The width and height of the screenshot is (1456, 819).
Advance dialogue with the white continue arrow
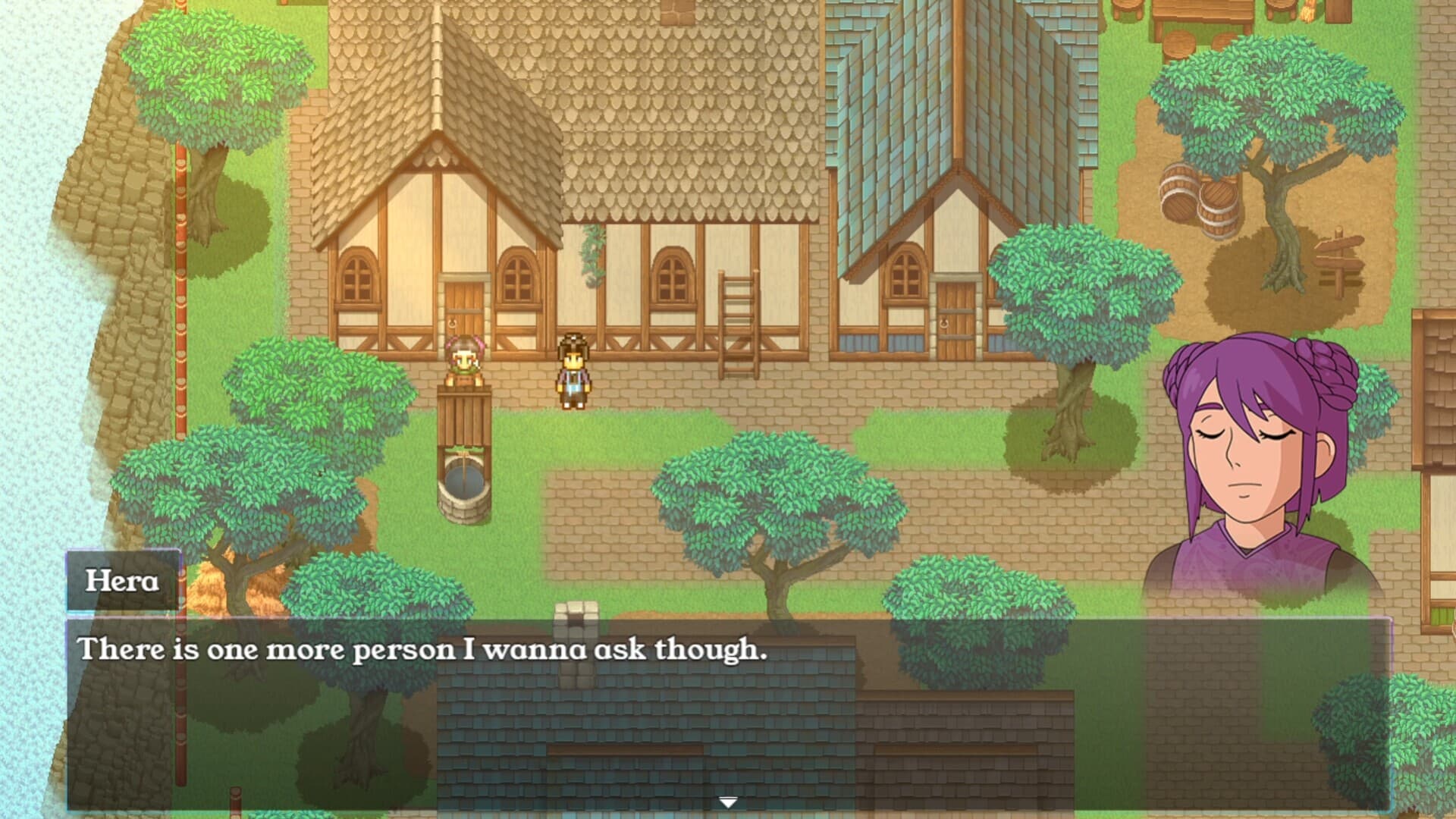coord(728,802)
